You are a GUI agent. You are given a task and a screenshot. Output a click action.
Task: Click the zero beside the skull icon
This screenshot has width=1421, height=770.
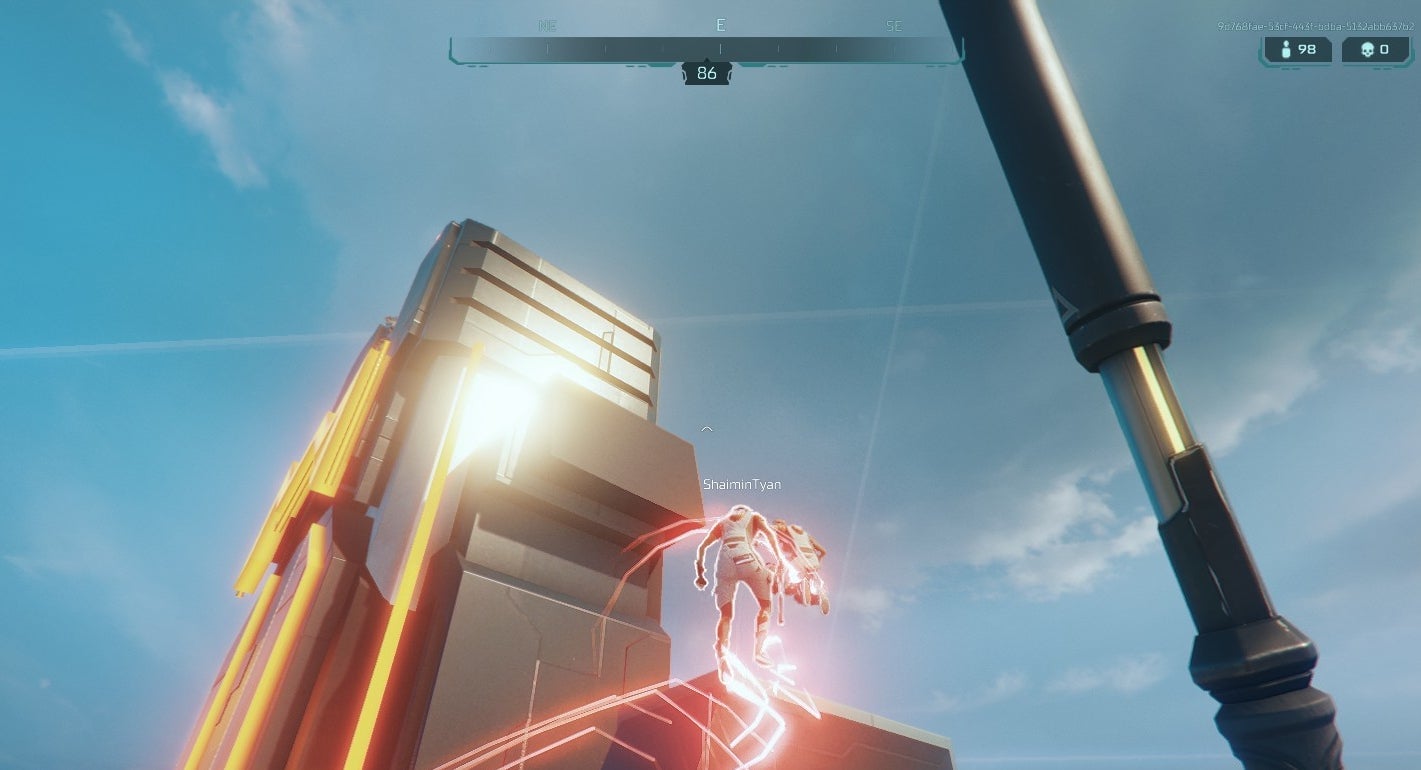tap(1387, 49)
